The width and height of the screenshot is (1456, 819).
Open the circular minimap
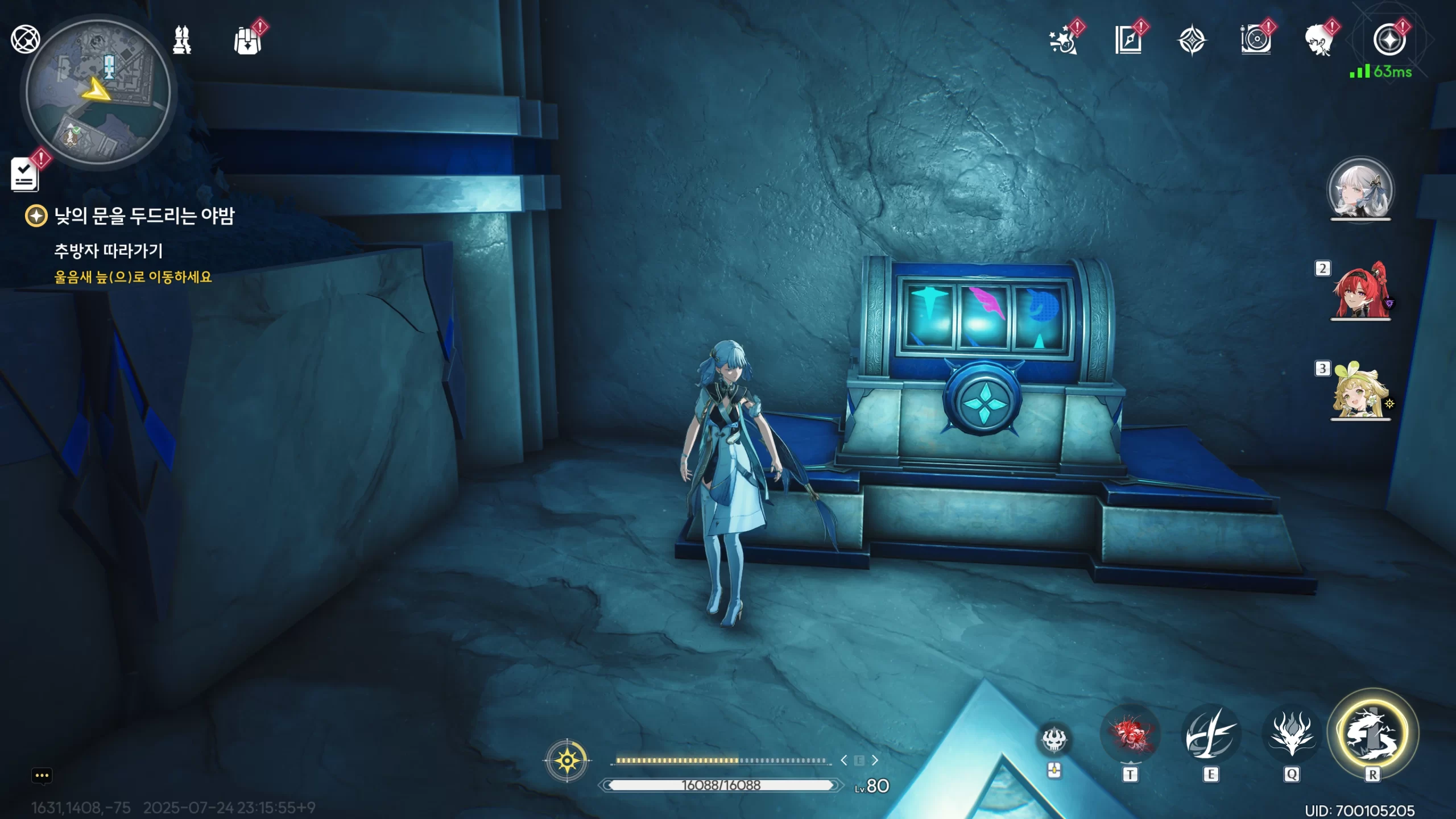pos(98,91)
